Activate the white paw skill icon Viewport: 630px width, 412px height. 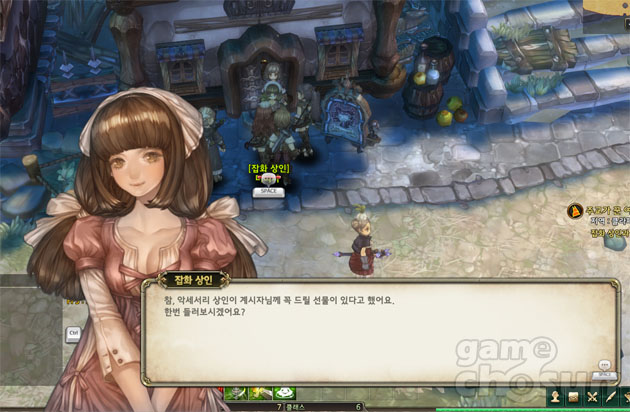click(283, 394)
